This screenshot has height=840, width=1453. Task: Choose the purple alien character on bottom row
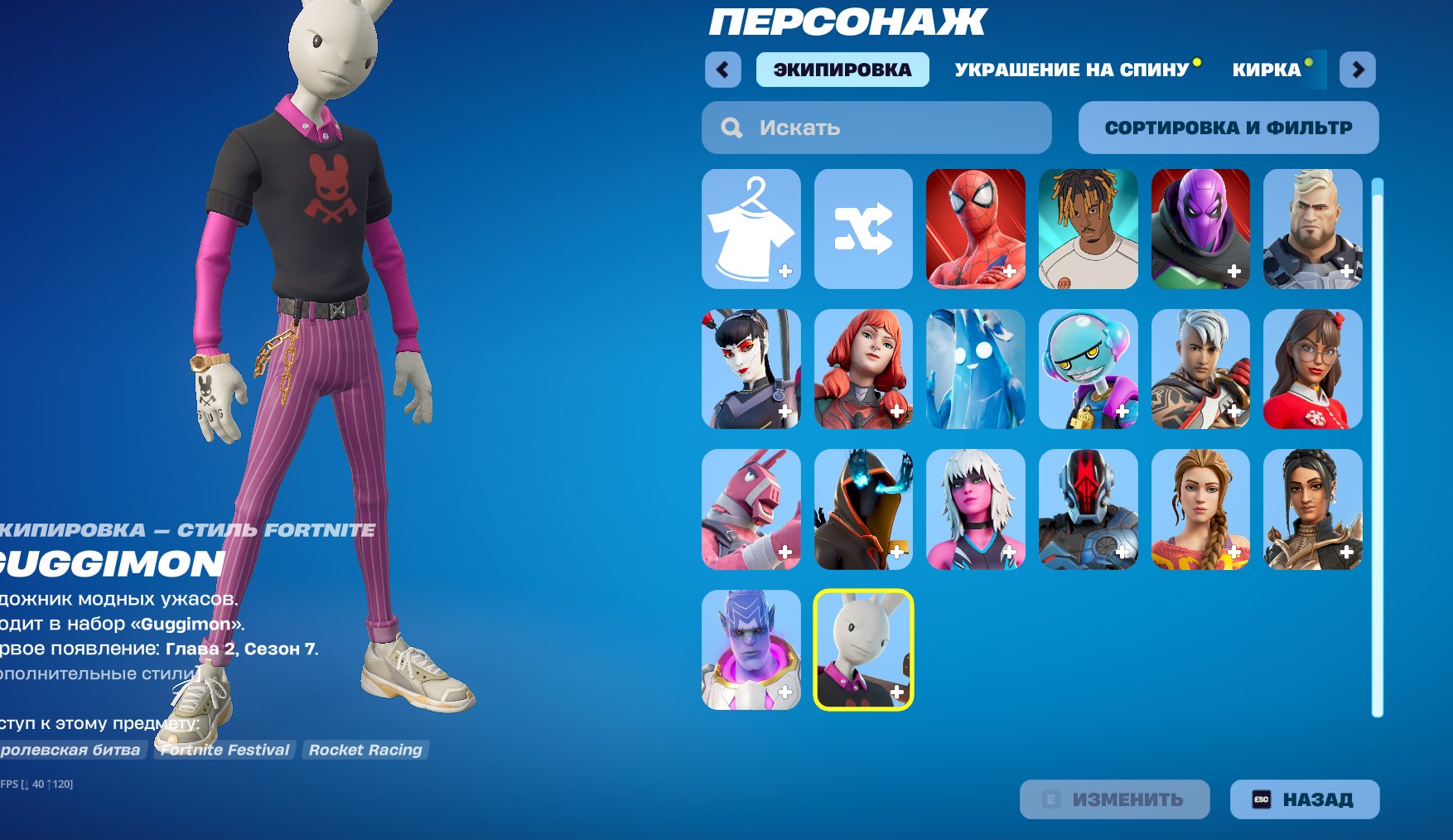751,654
